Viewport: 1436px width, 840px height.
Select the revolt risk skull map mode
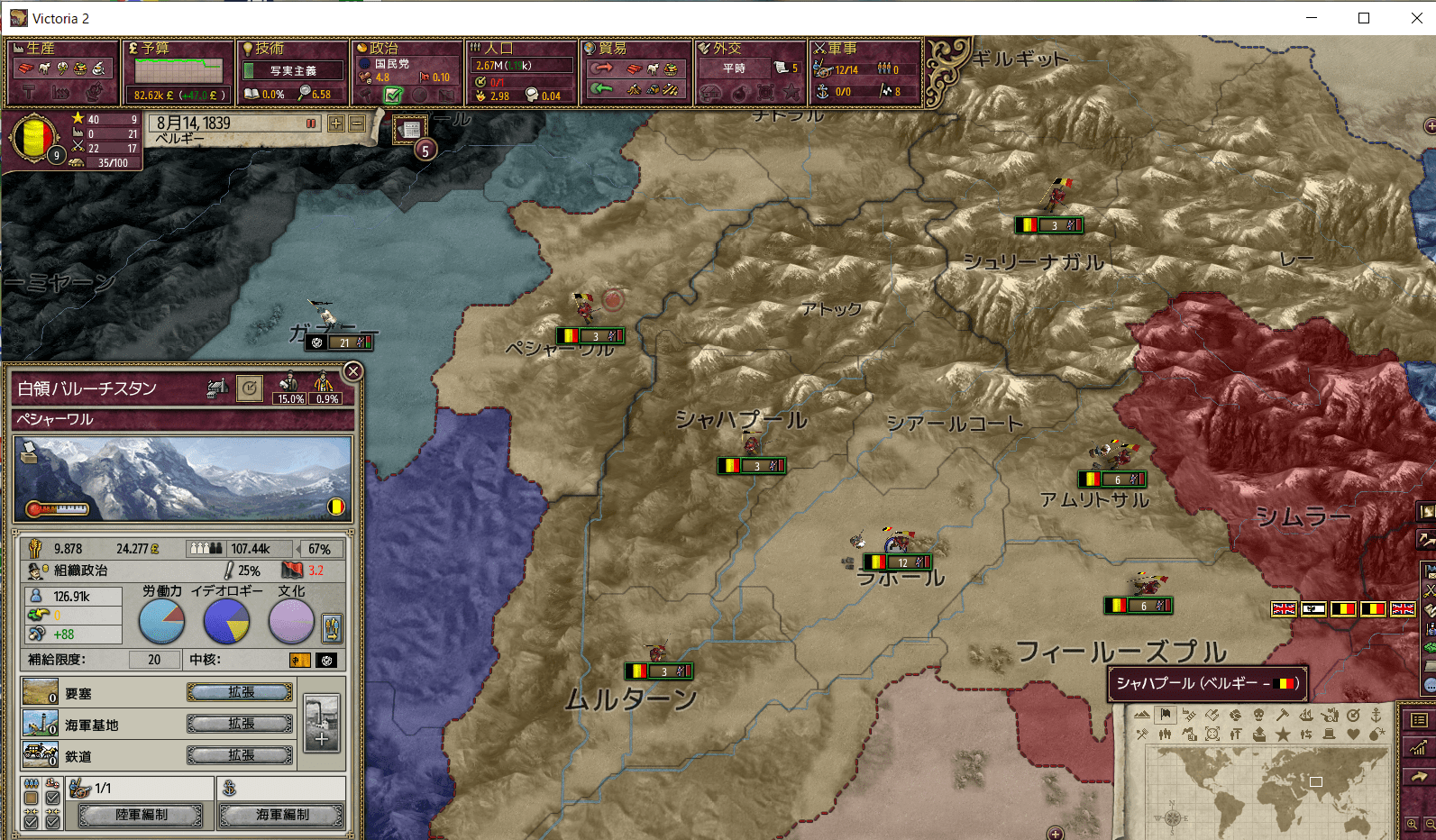(1258, 716)
